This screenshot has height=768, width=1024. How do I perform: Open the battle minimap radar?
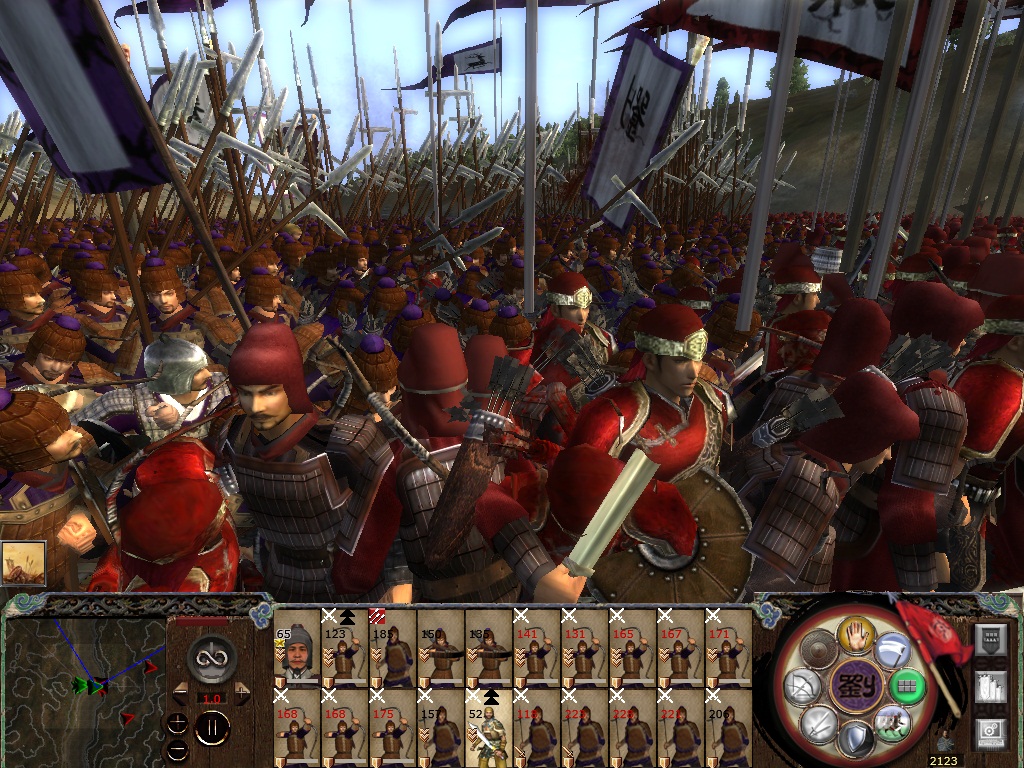tap(85, 689)
